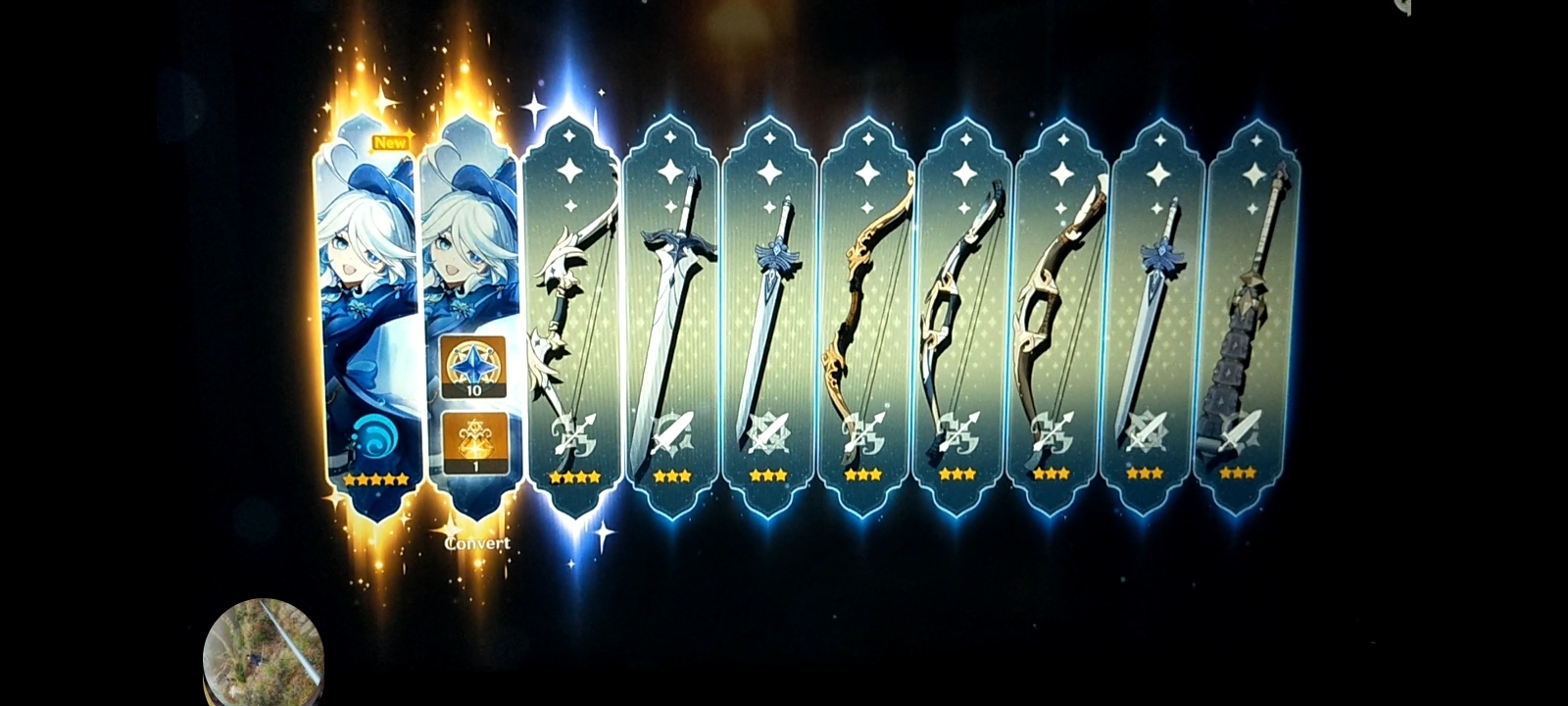Click the crossed-weapon icon on the last card

[x=1239, y=431]
